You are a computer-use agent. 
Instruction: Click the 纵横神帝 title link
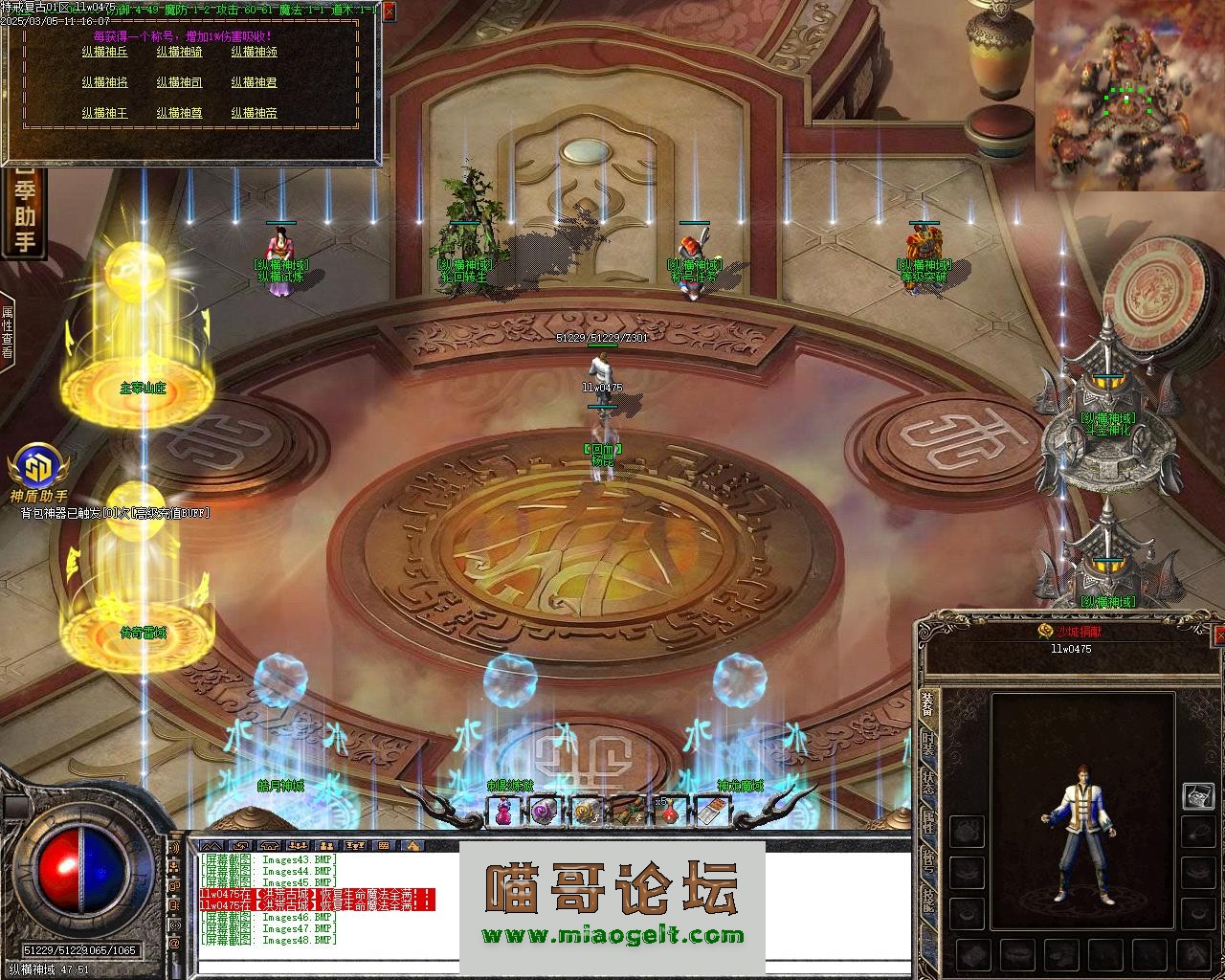point(254,112)
